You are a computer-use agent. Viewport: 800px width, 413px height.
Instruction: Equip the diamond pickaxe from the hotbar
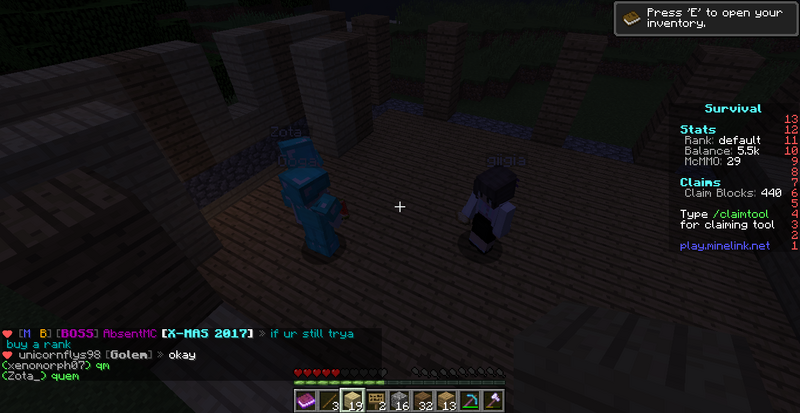coord(471,400)
